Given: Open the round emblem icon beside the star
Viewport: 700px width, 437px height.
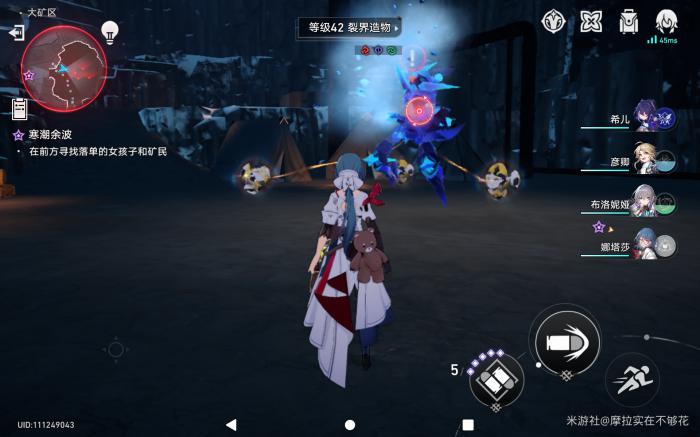Looking at the screenshot, I should pyautogui.click(x=555, y=20).
